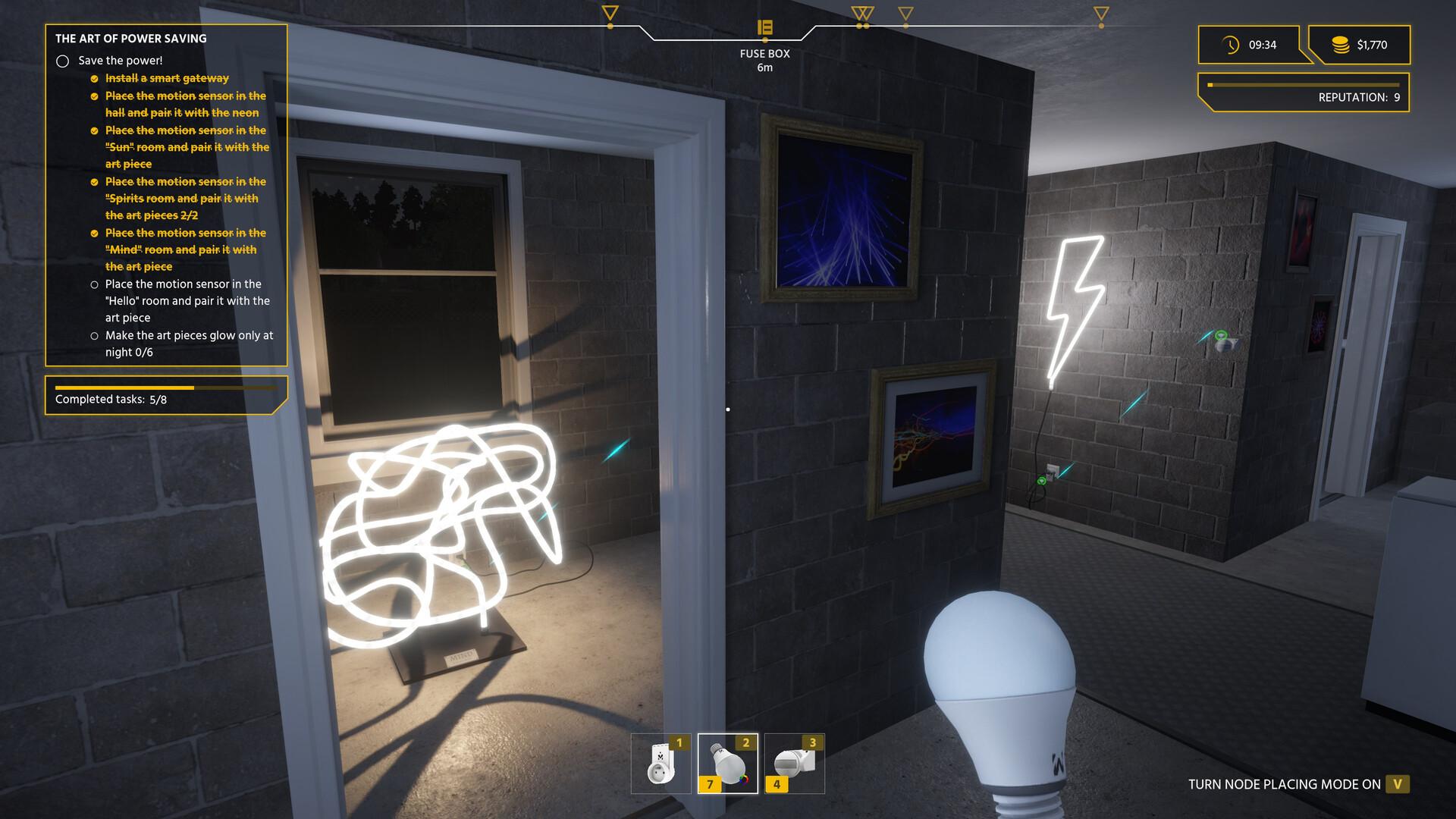
Task: Select the smart plug in hotbar slot 1
Action: coord(660,762)
